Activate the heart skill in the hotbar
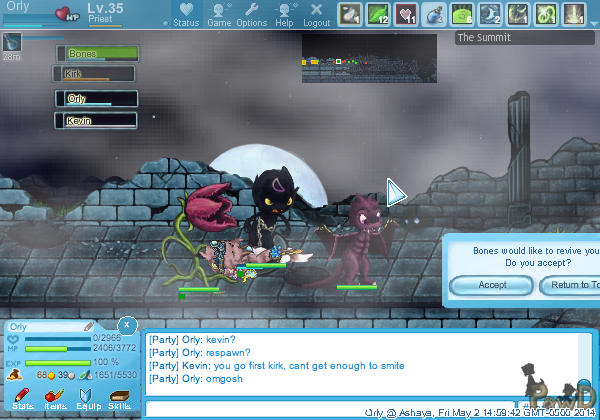The image size is (600, 420). [x=406, y=15]
